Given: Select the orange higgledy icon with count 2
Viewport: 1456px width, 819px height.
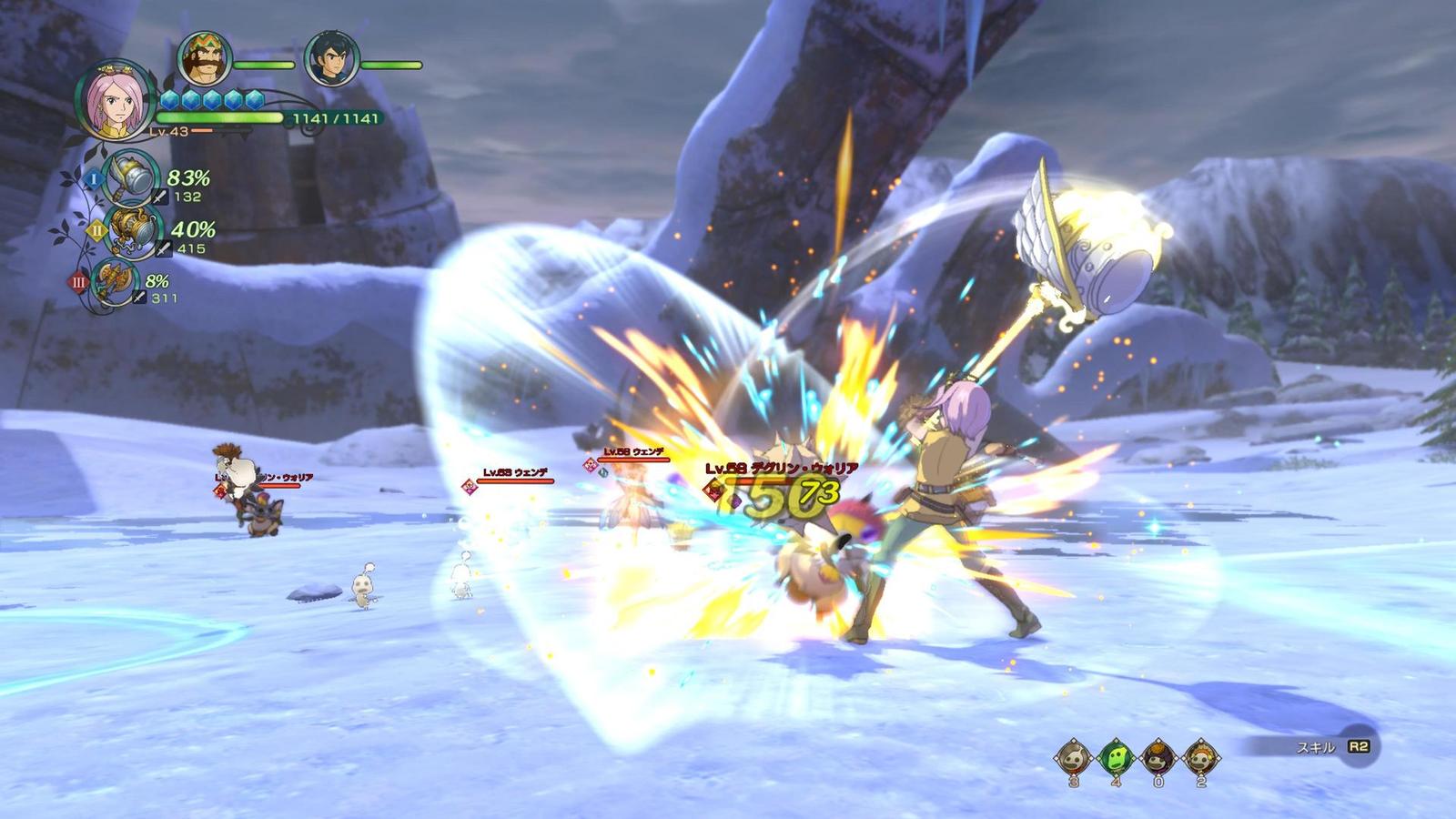Looking at the screenshot, I should [x=1200, y=757].
